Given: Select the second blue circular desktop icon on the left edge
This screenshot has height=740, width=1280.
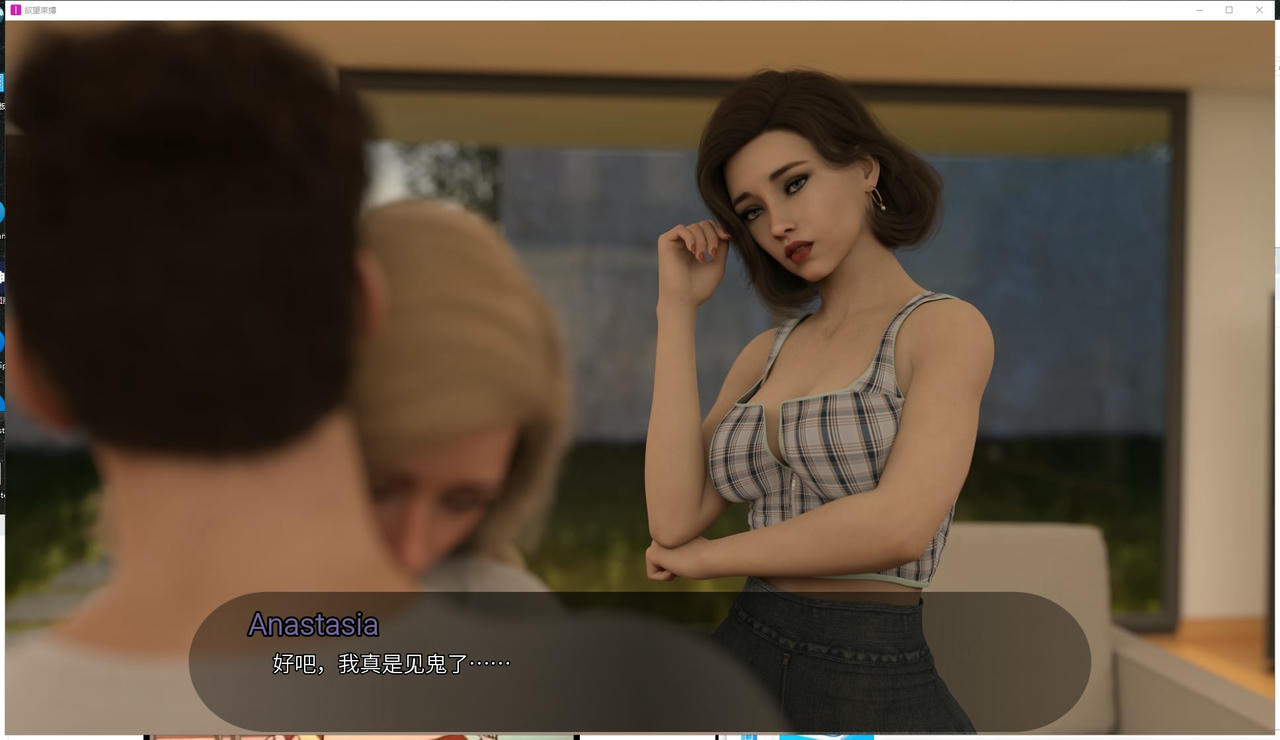Looking at the screenshot, I should point(3,341).
